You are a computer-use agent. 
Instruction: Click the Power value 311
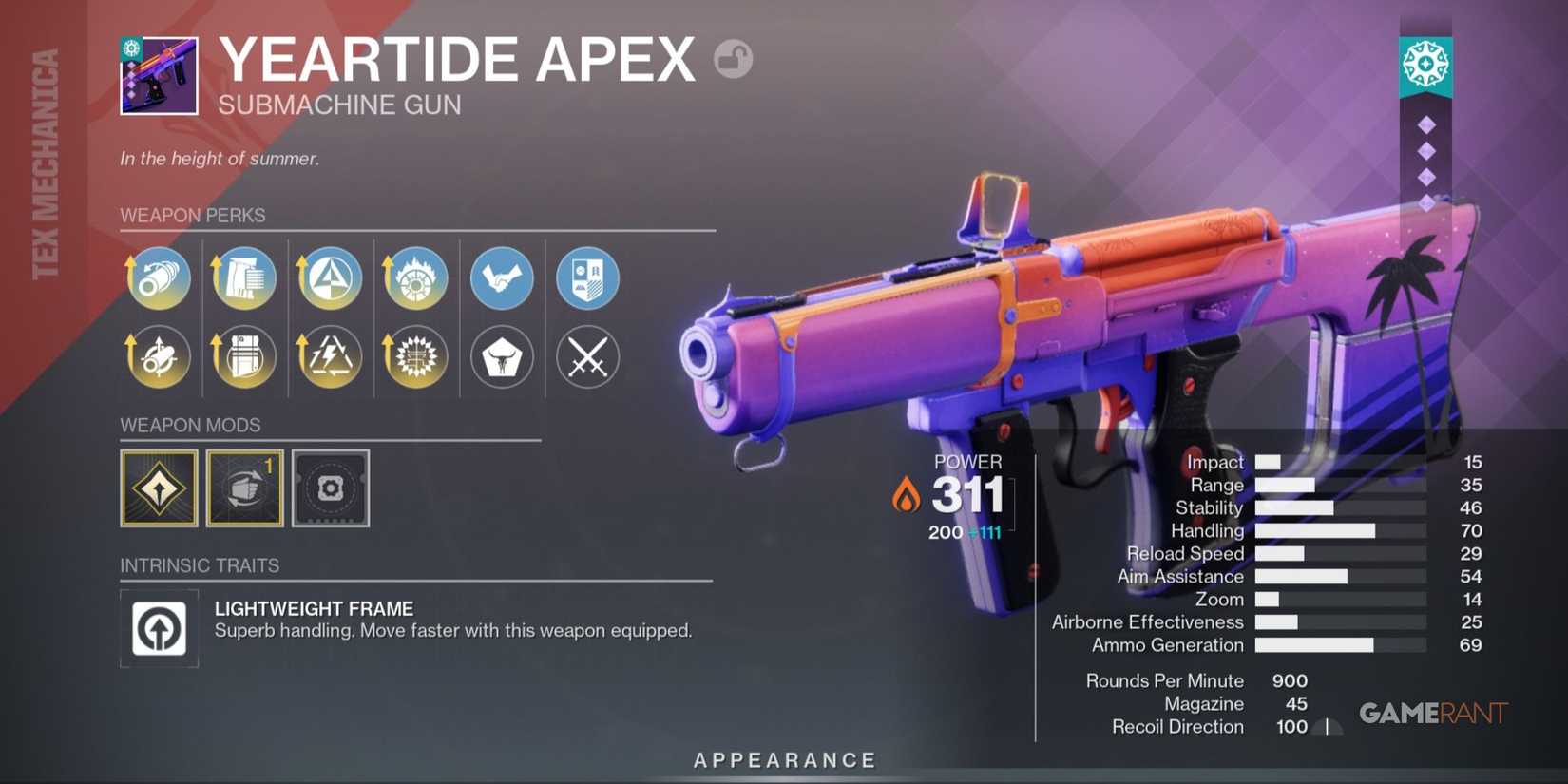pyautogui.click(x=968, y=494)
